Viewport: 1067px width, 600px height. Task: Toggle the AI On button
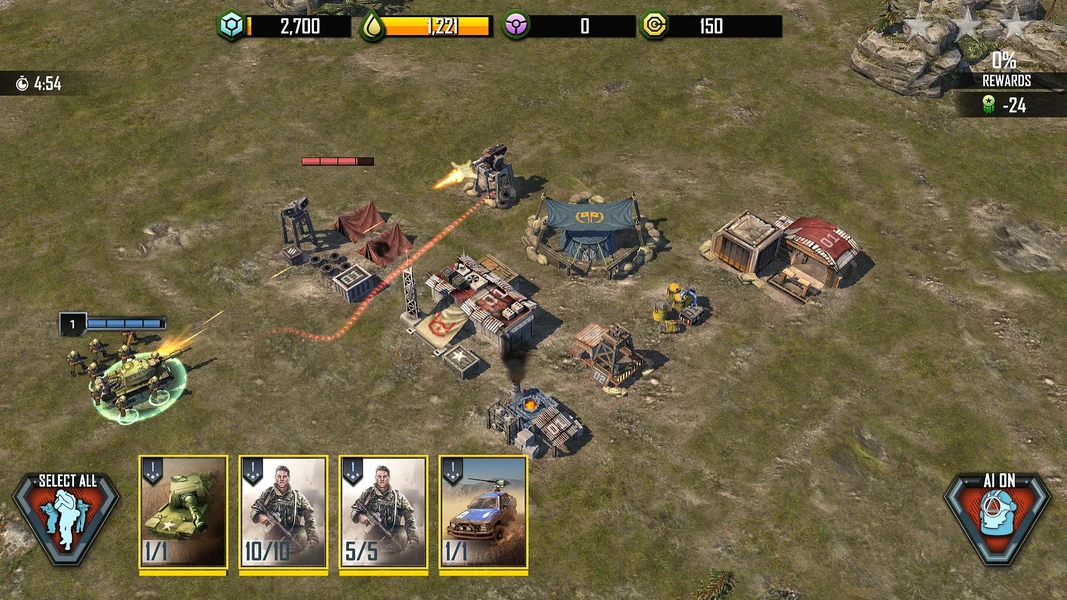[x=996, y=516]
